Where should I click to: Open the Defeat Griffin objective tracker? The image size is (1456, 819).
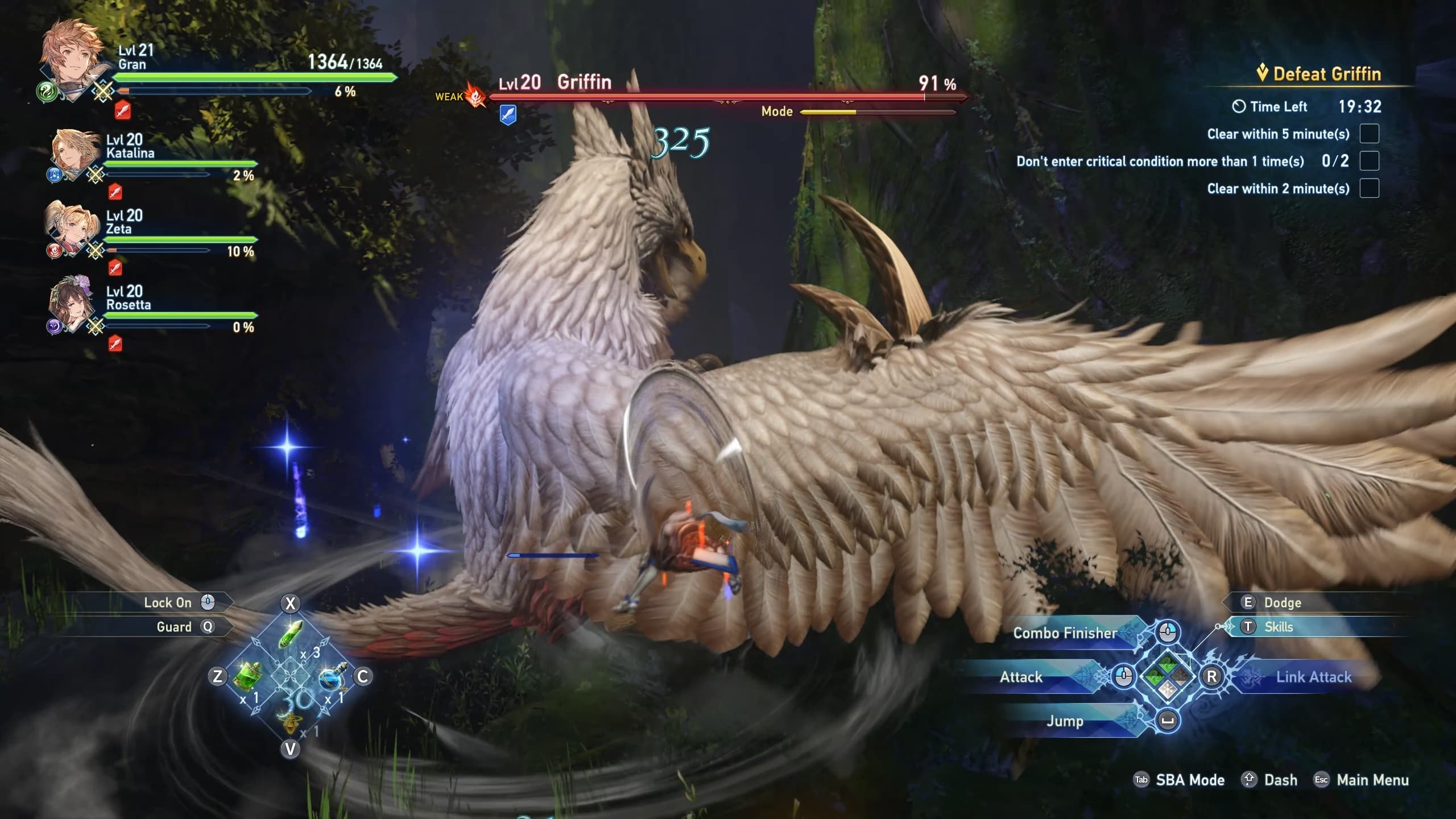click(x=1319, y=74)
